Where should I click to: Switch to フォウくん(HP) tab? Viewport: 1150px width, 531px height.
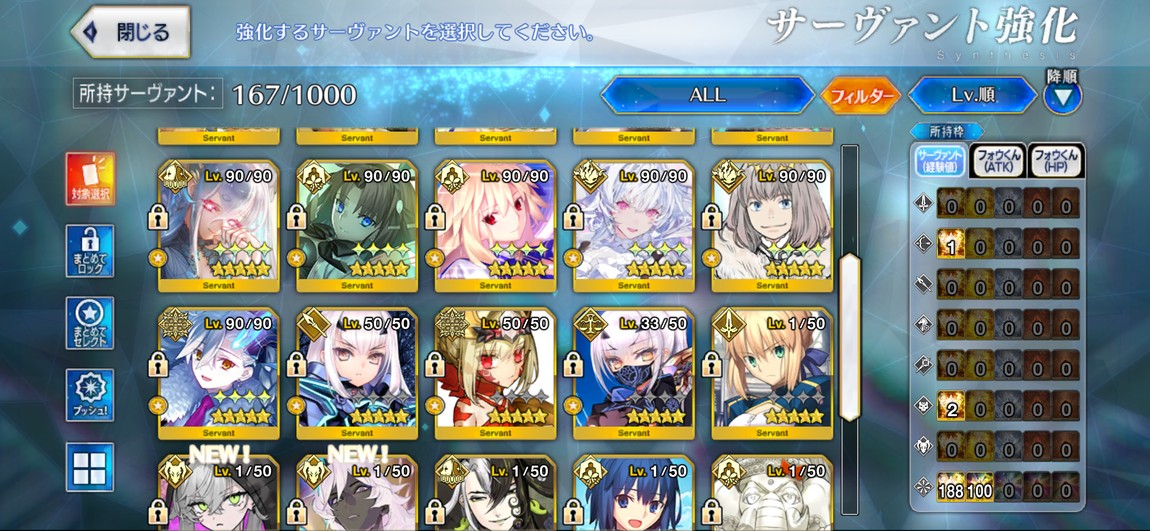tap(1056, 160)
